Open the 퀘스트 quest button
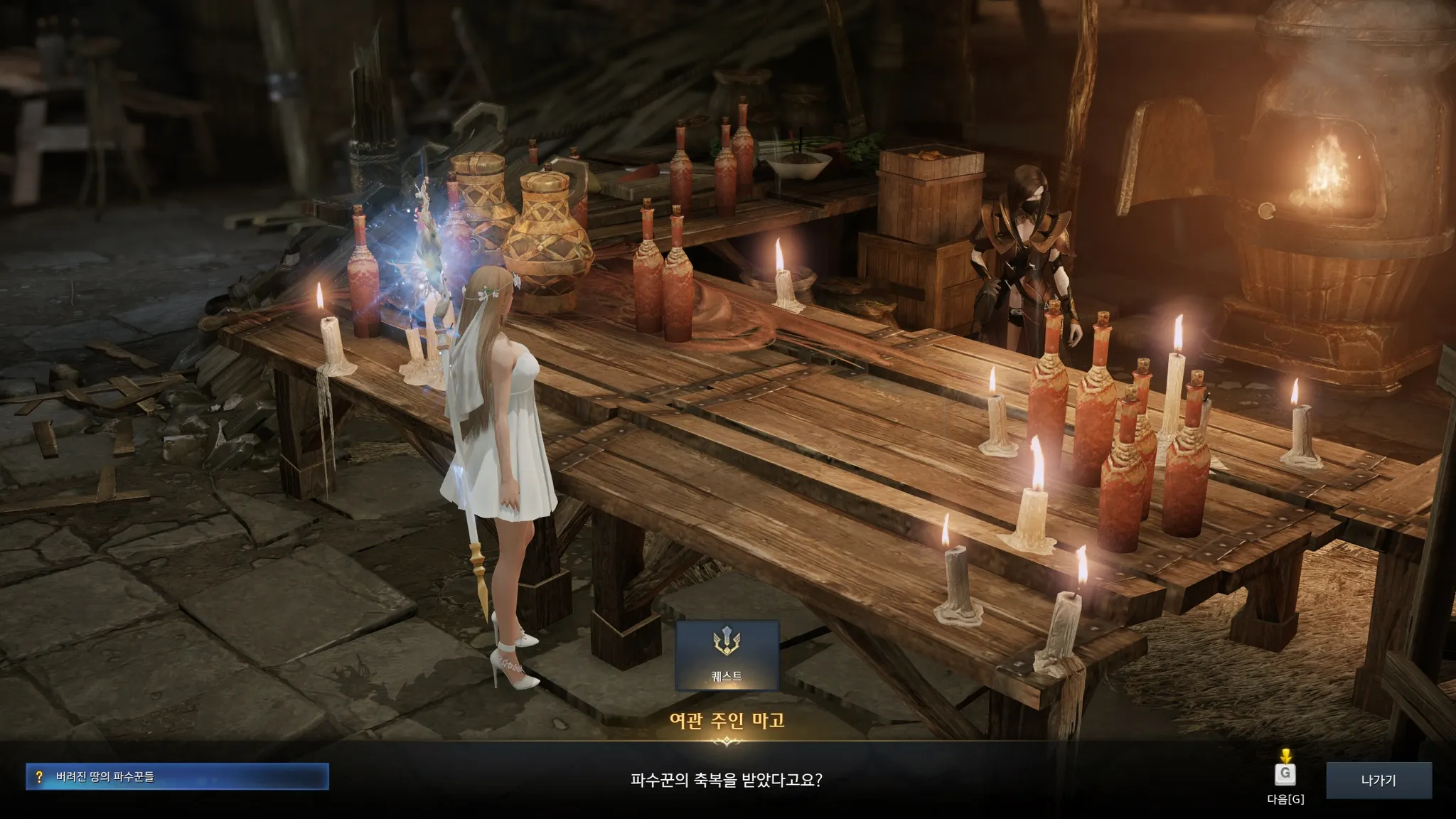 click(x=727, y=655)
